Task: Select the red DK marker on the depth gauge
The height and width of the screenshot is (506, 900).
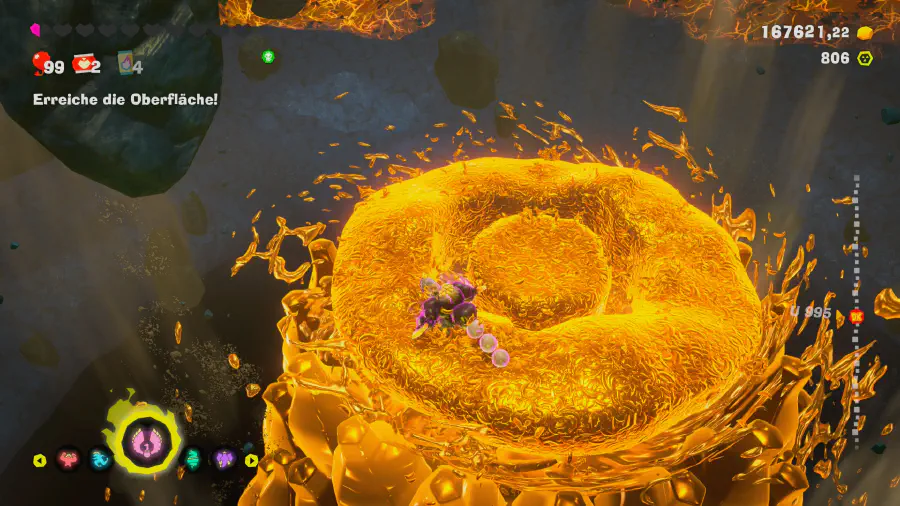Action: coord(856,316)
